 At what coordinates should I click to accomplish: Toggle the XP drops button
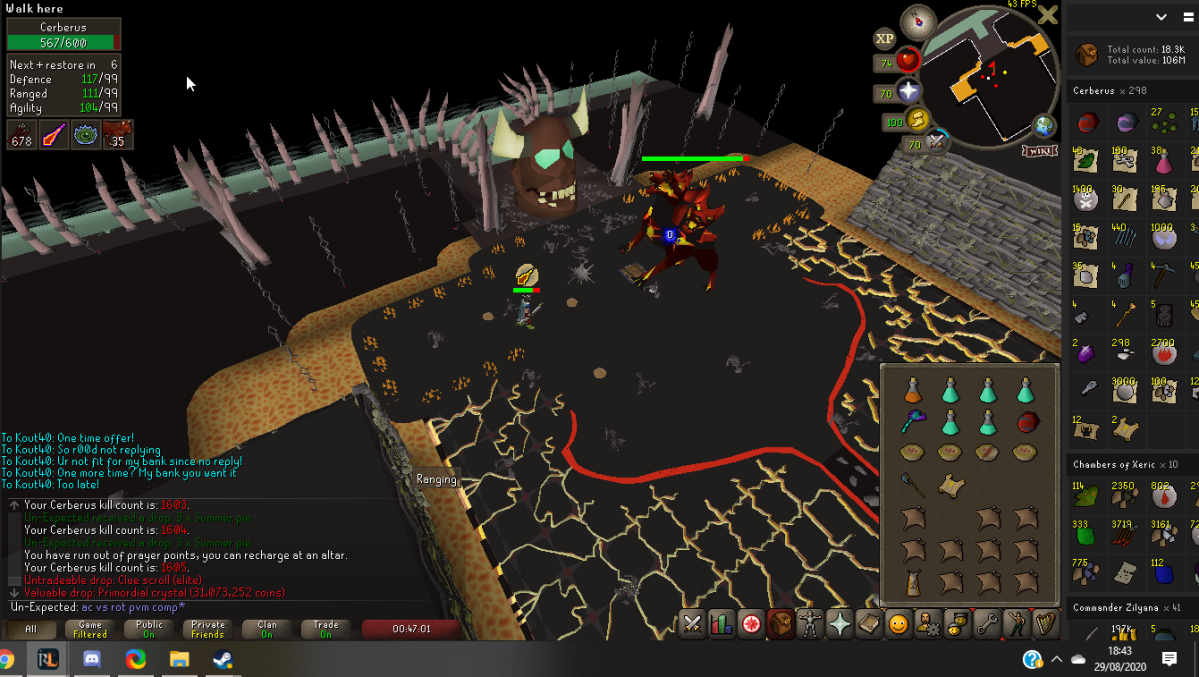tap(884, 39)
